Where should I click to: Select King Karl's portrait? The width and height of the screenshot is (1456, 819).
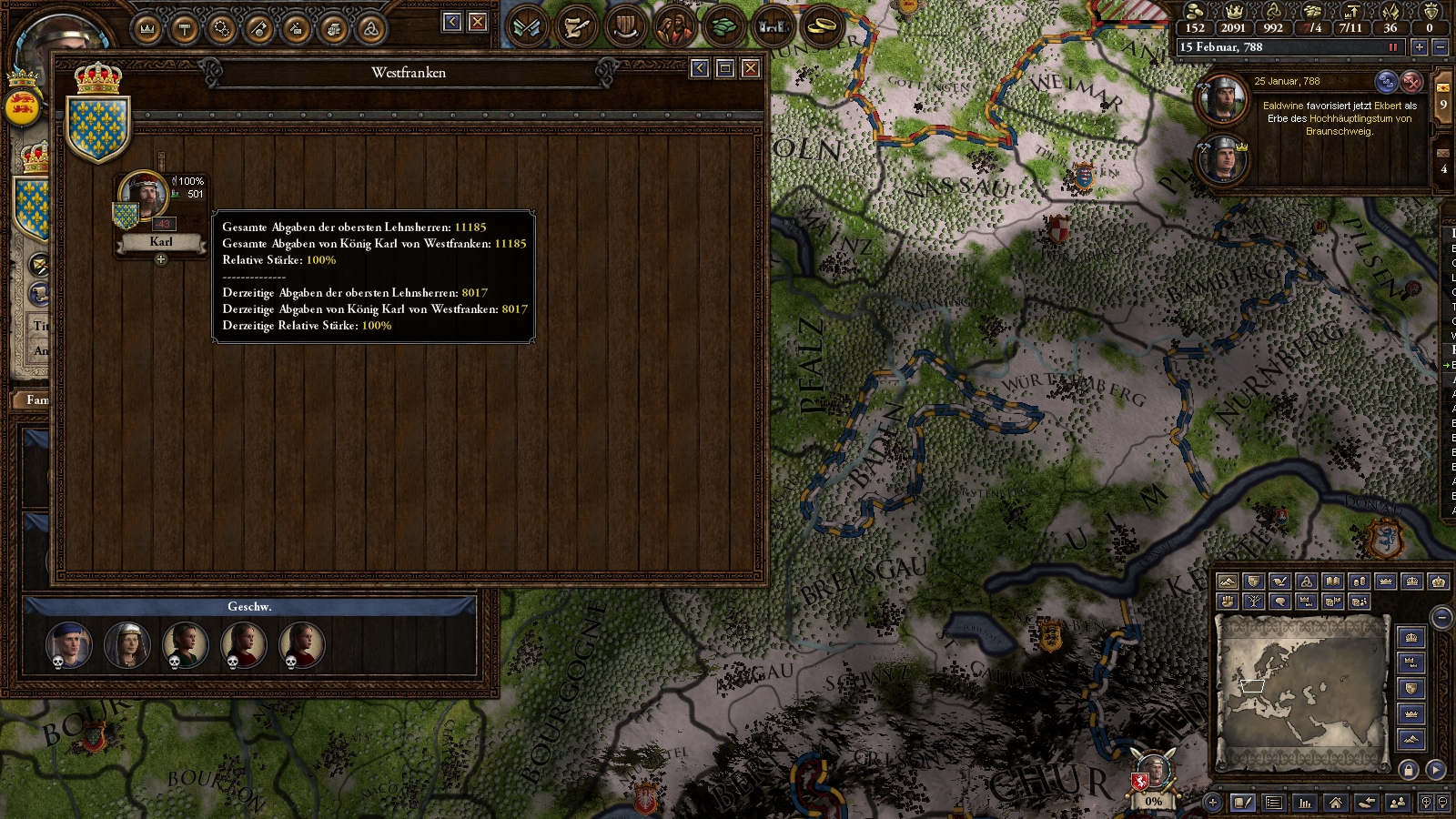(x=145, y=195)
